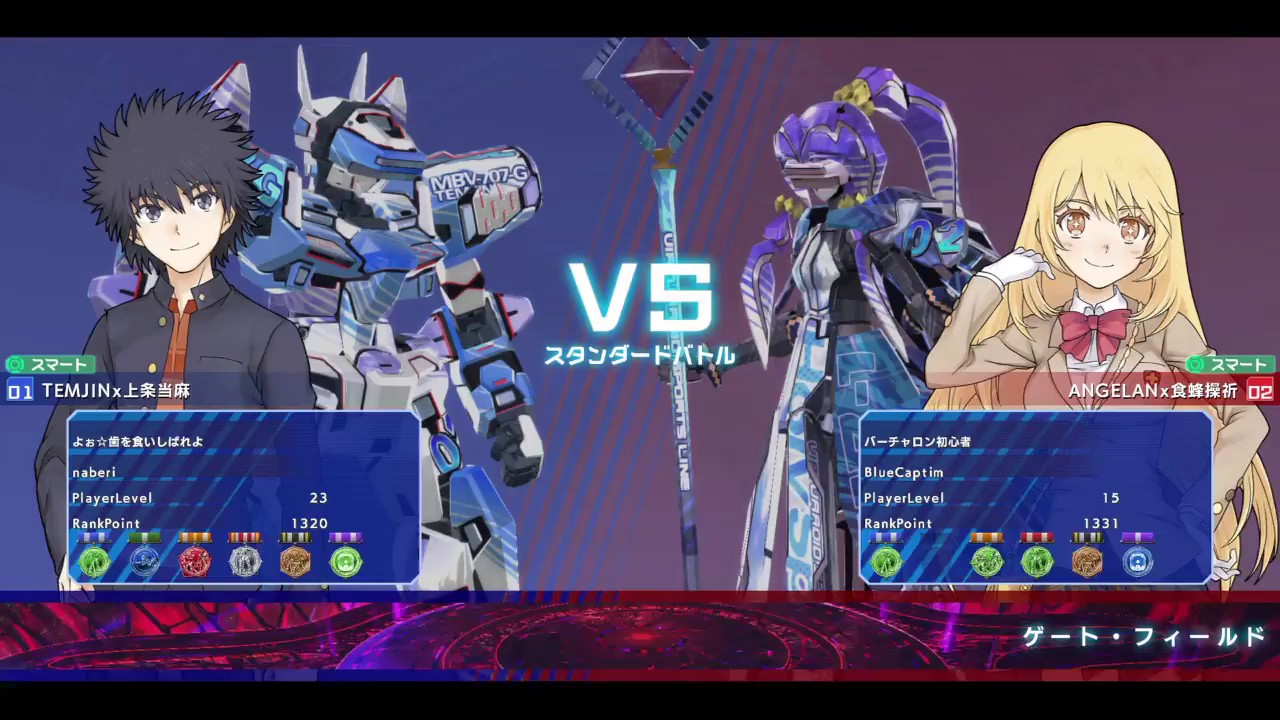This screenshot has width=1280, height=720.
Task: Open the purple-ribbon blue medal on ANGELAN's card
Action: [x=1138, y=562]
